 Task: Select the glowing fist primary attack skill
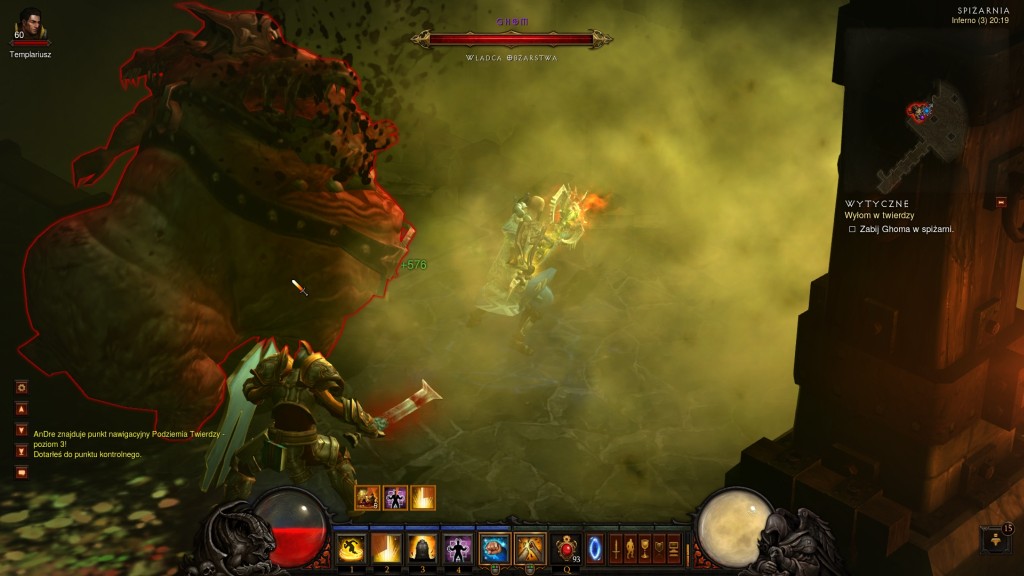[x=495, y=548]
